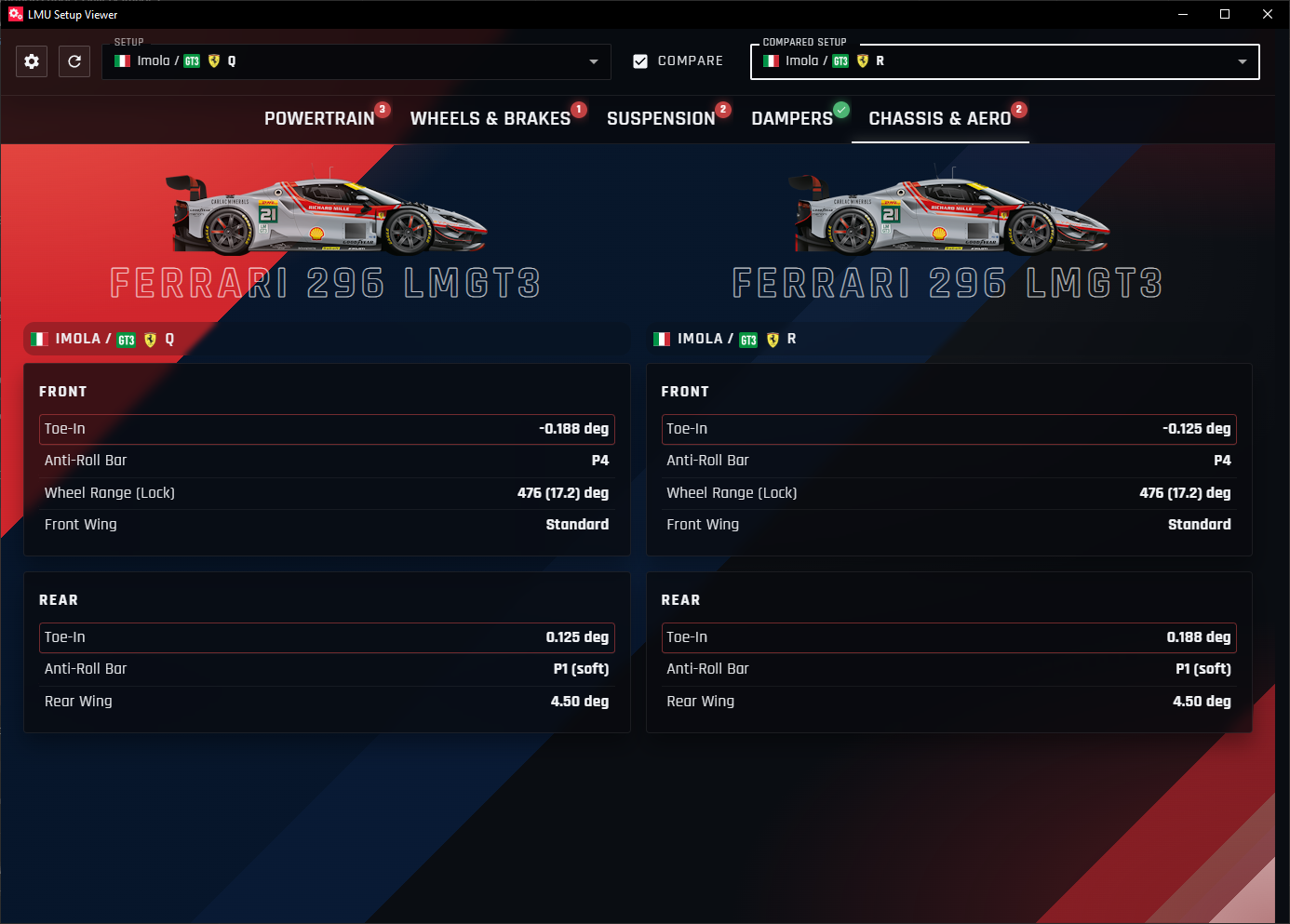Select the Dampers section
Image resolution: width=1290 pixels, height=924 pixels.
point(792,118)
